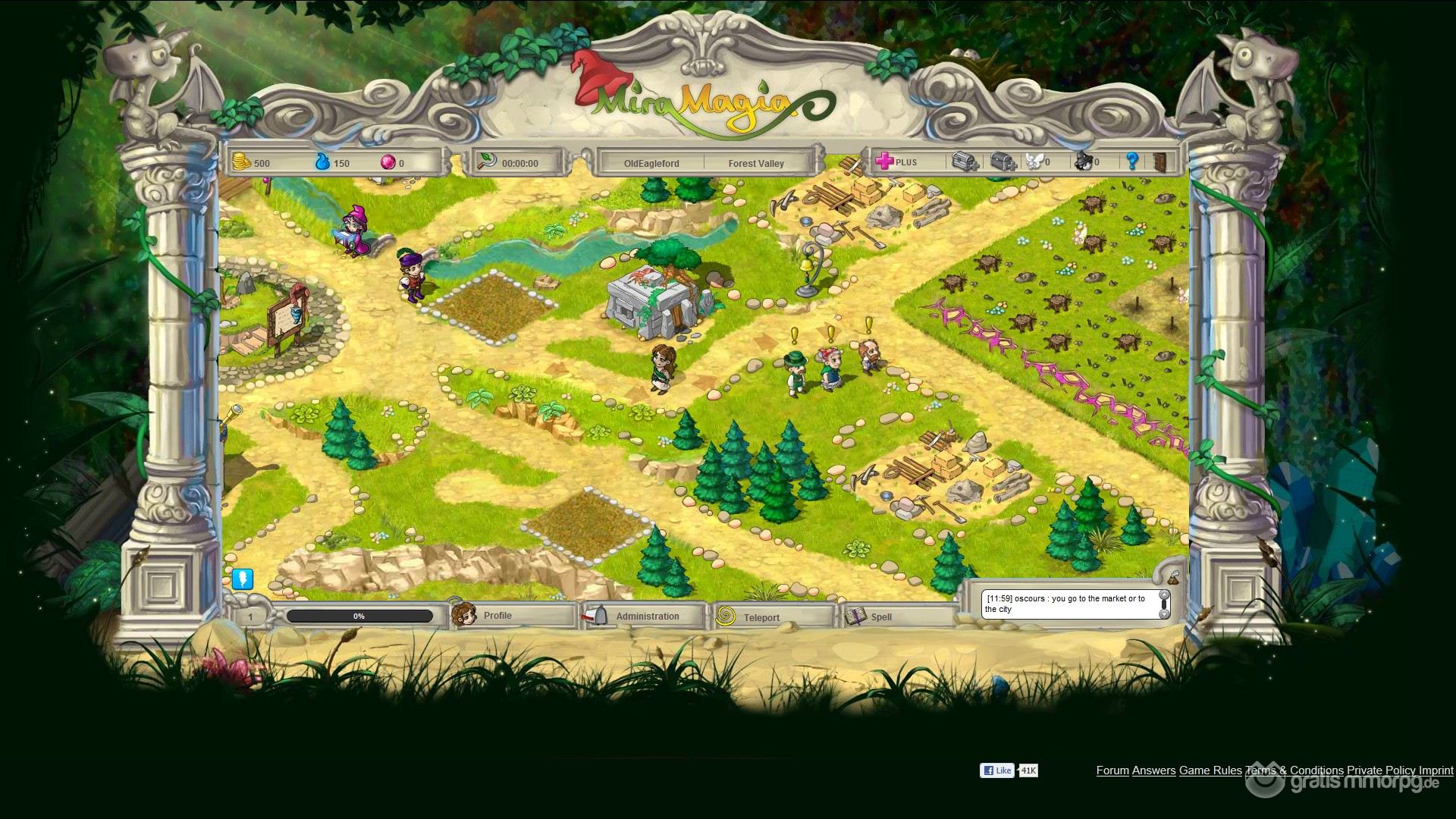The width and height of the screenshot is (1456, 819).
Task: Open the Profile menu
Action: [x=497, y=616]
